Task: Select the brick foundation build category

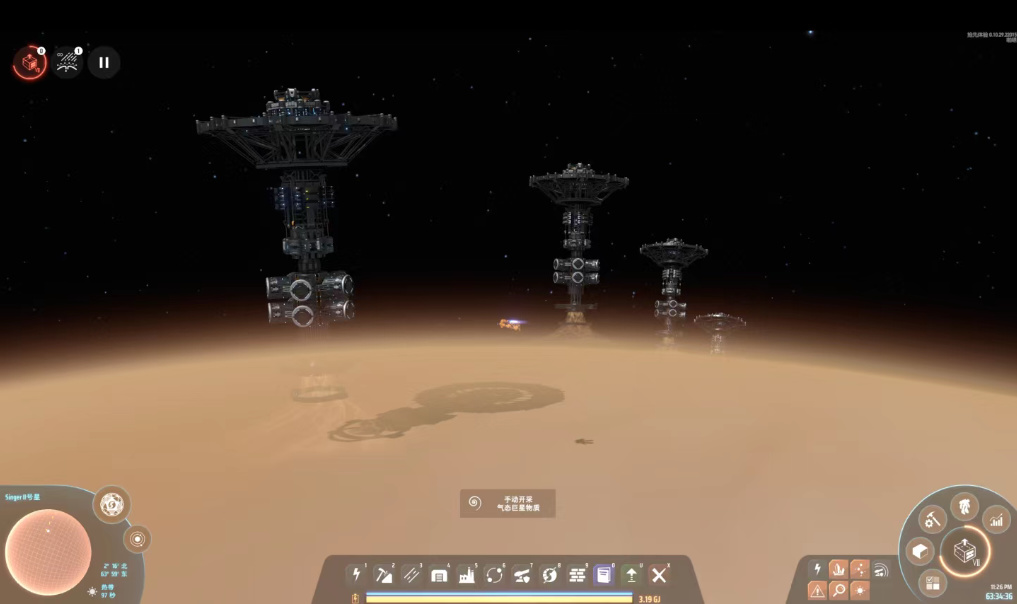Action: [x=576, y=574]
